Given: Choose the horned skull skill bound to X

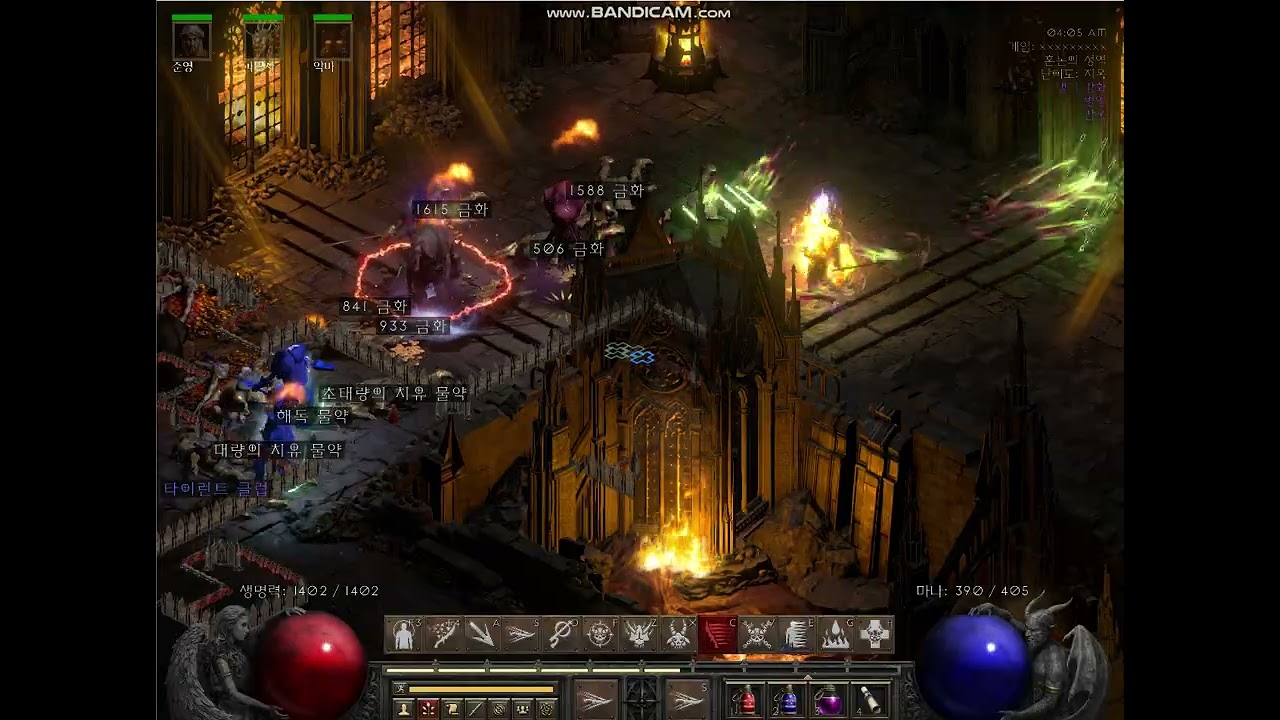Looking at the screenshot, I should [679, 634].
